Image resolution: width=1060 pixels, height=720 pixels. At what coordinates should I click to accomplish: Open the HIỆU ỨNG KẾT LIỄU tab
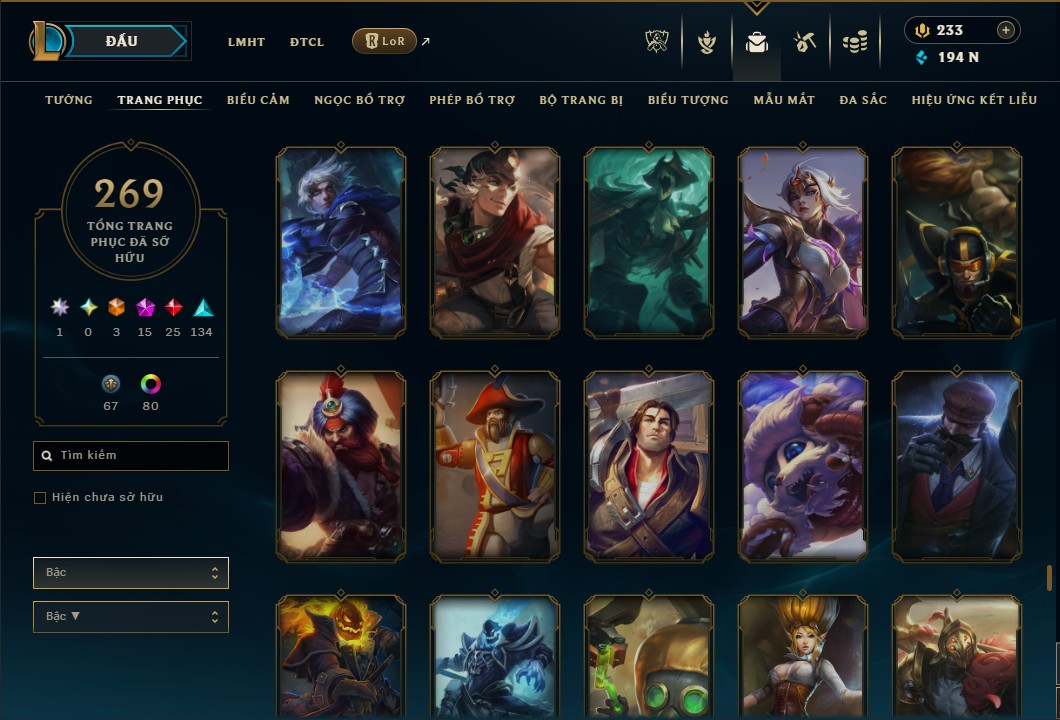click(974, 100)
